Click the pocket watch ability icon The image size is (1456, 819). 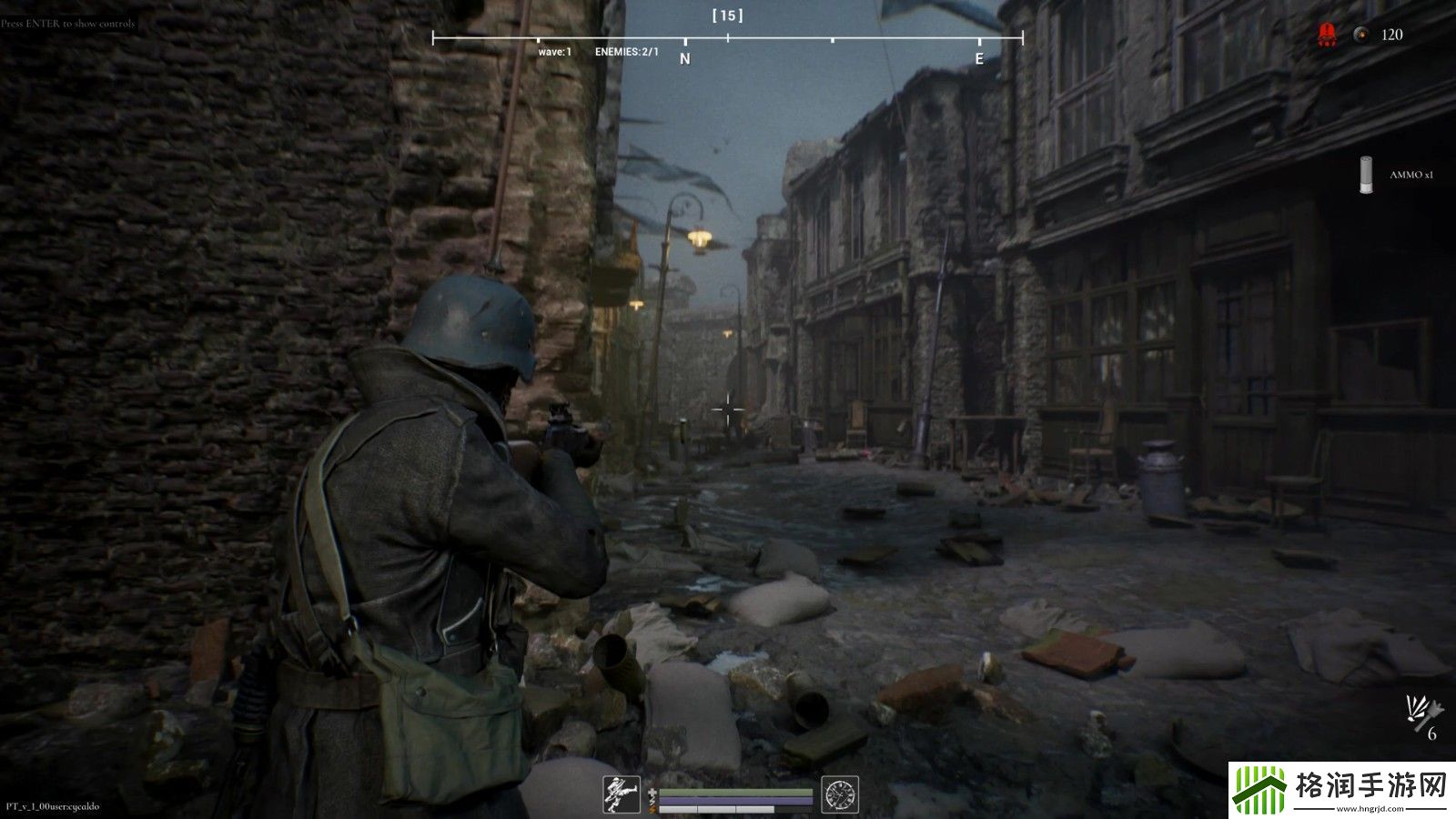pos(839,794)
